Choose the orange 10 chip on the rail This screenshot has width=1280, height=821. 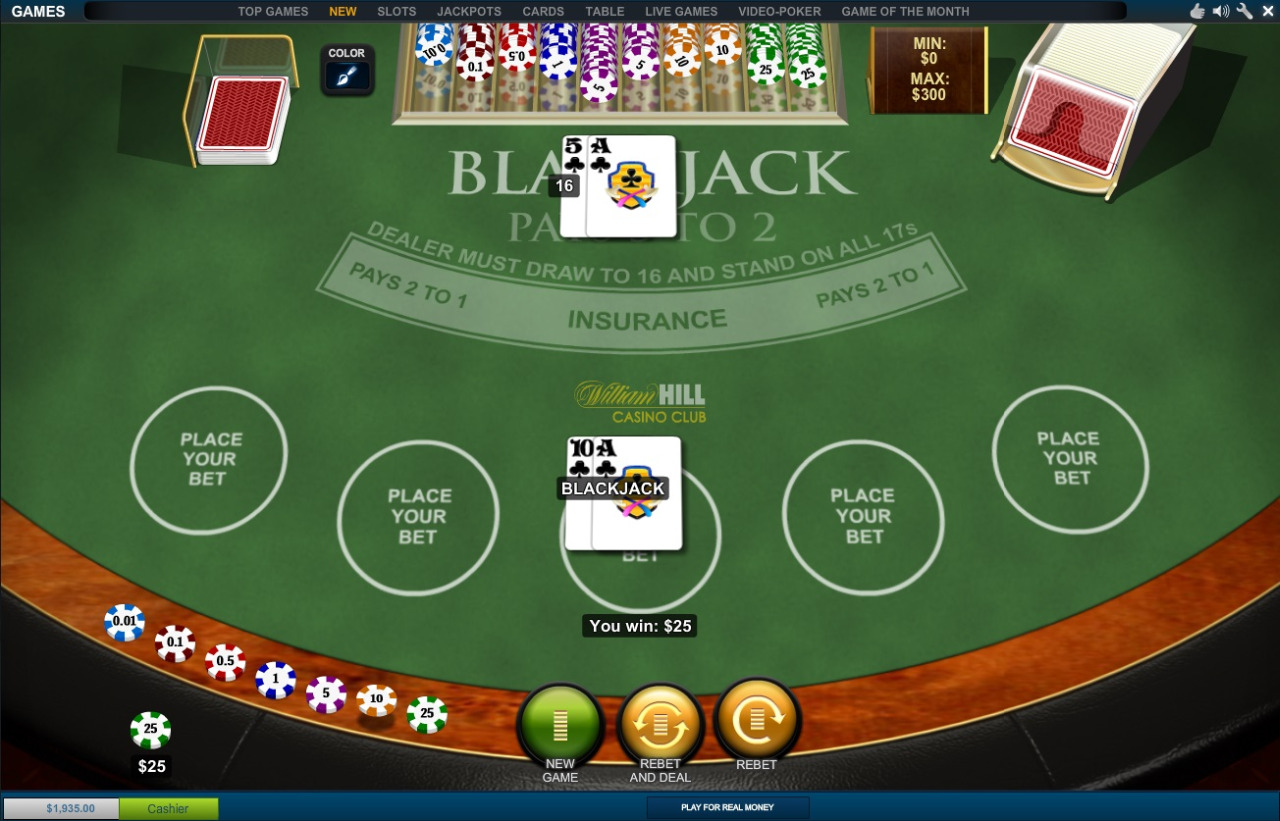point(376,700)
